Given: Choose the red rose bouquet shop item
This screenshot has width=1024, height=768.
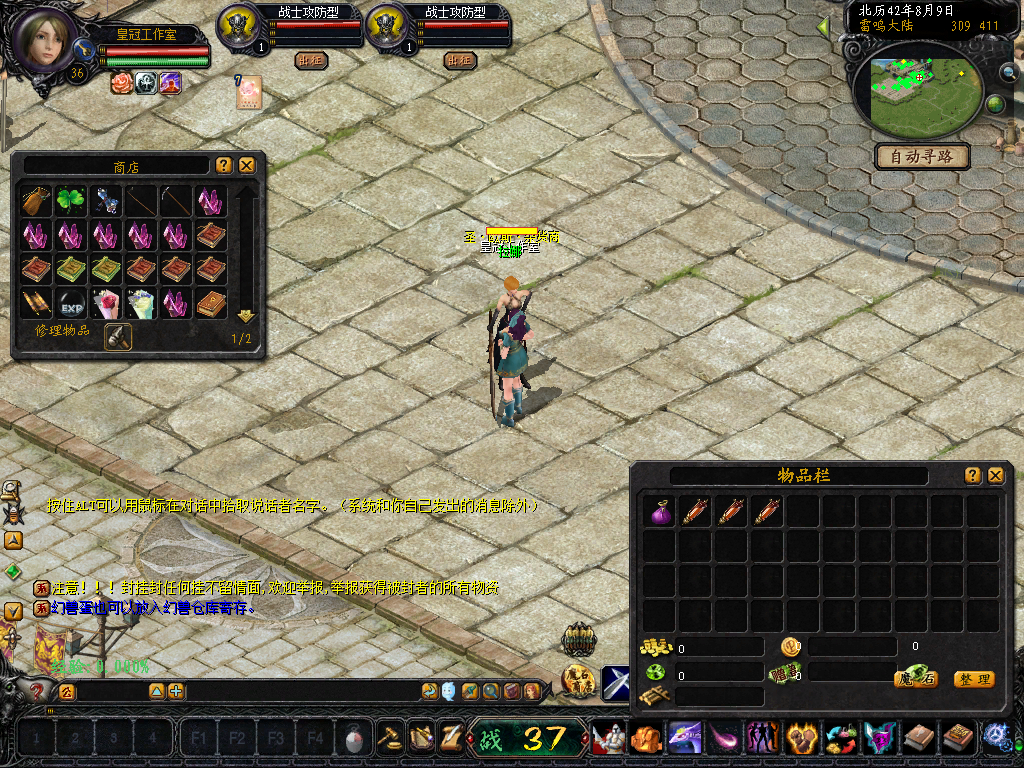Looking at the screenshot, I should (x=103, y=303).
